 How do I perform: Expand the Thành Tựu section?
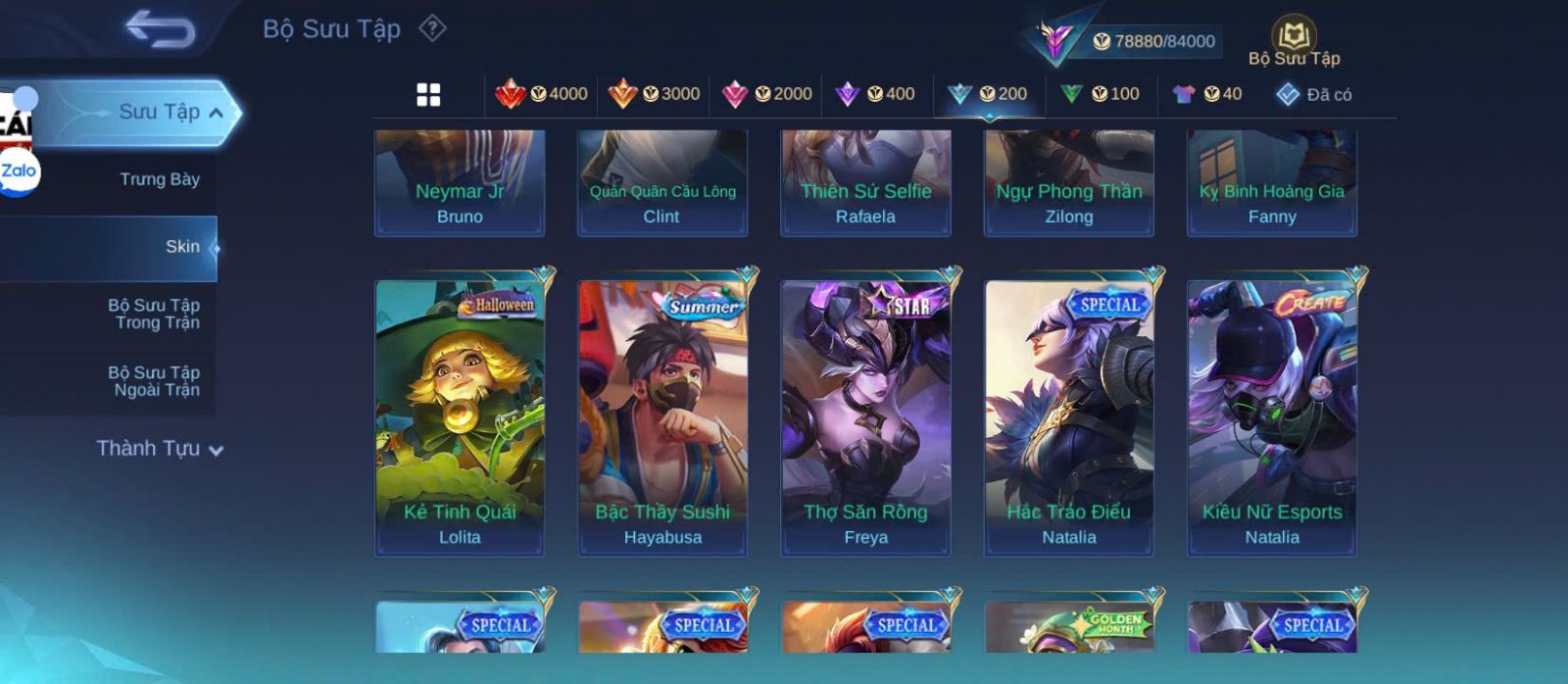(x=160, y=449)
